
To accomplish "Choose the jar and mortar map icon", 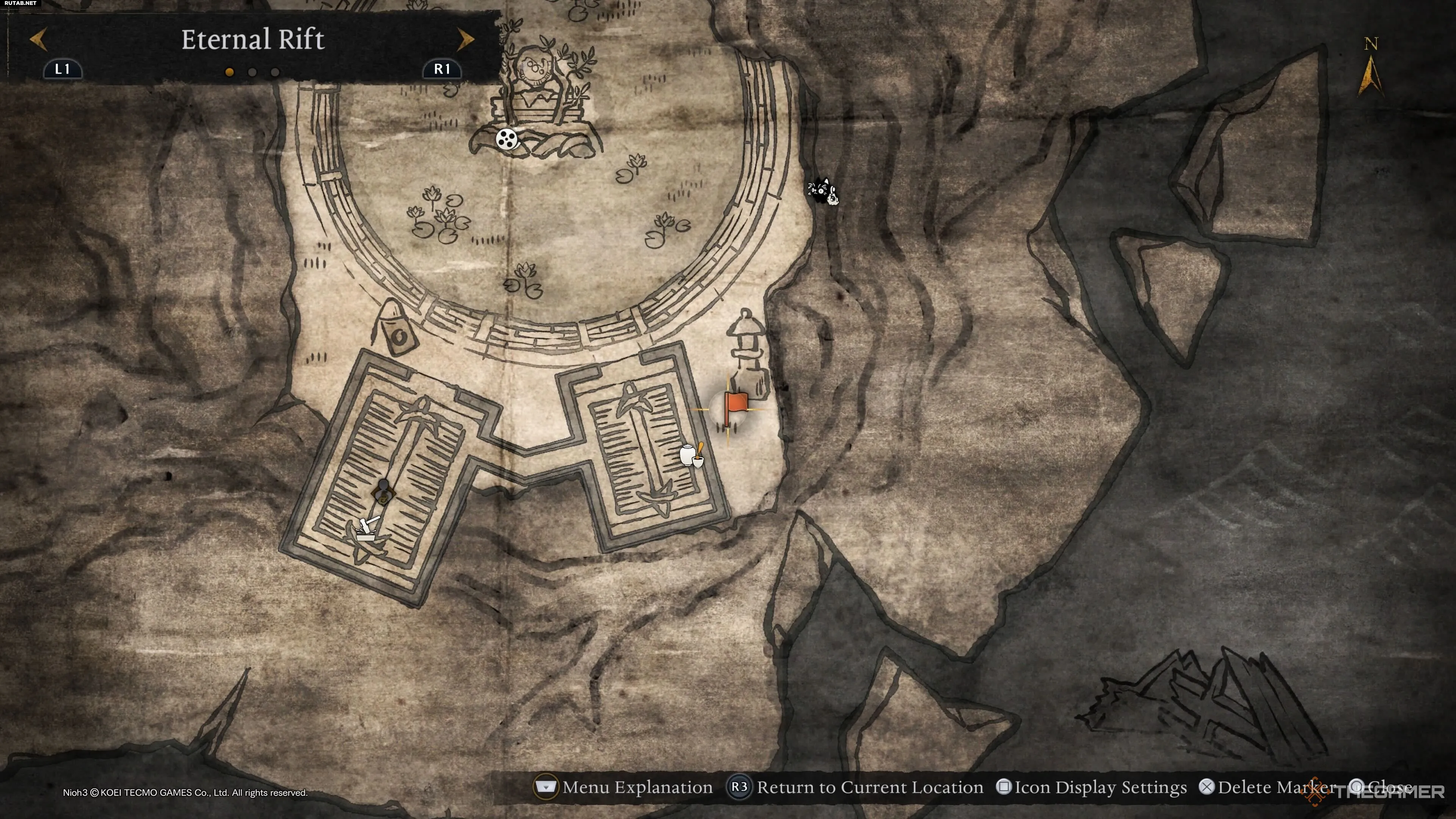I will 691,455.
